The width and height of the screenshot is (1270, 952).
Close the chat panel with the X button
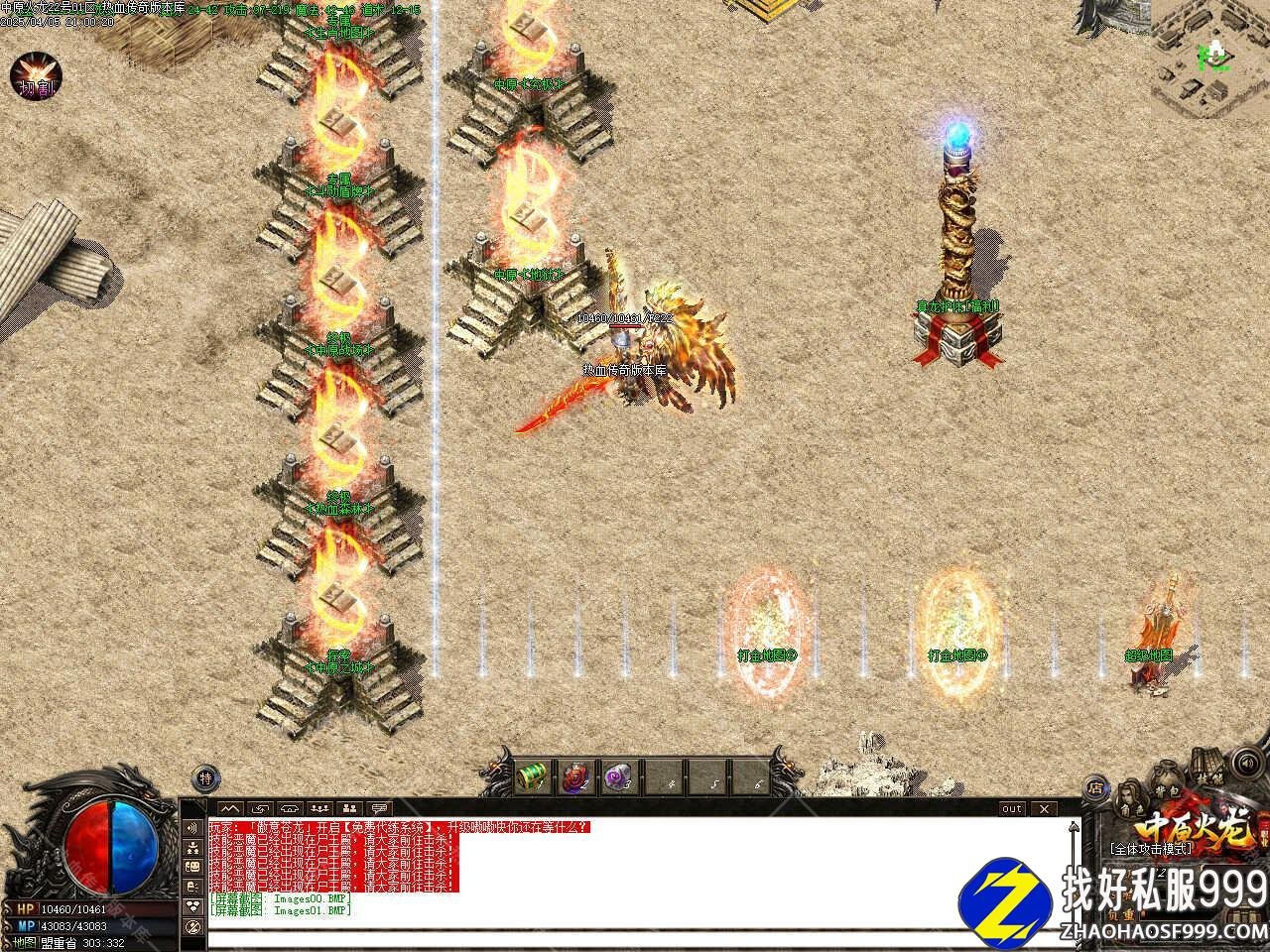click(x=1042, y=808)
